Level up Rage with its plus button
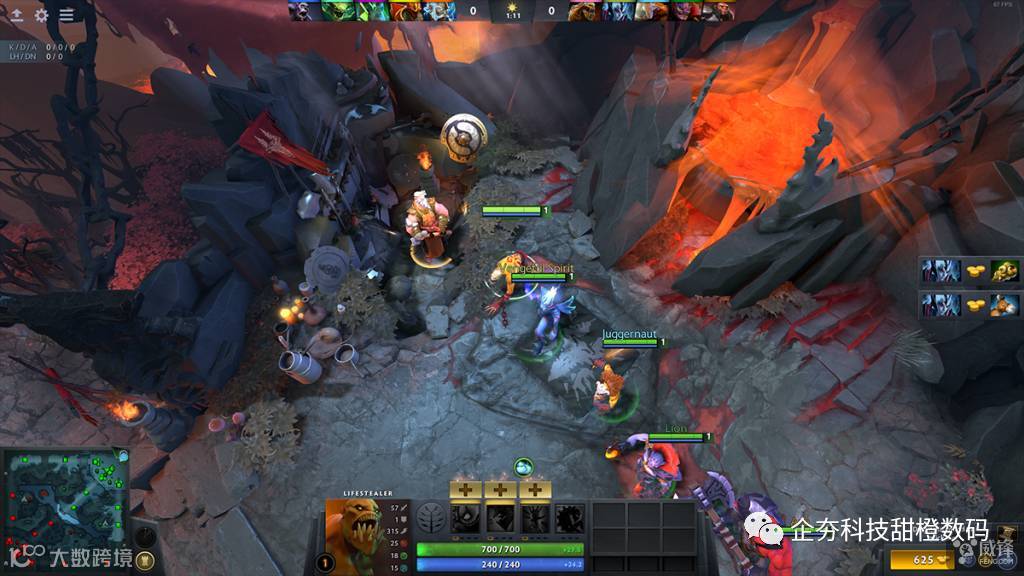 click(465, 489)
